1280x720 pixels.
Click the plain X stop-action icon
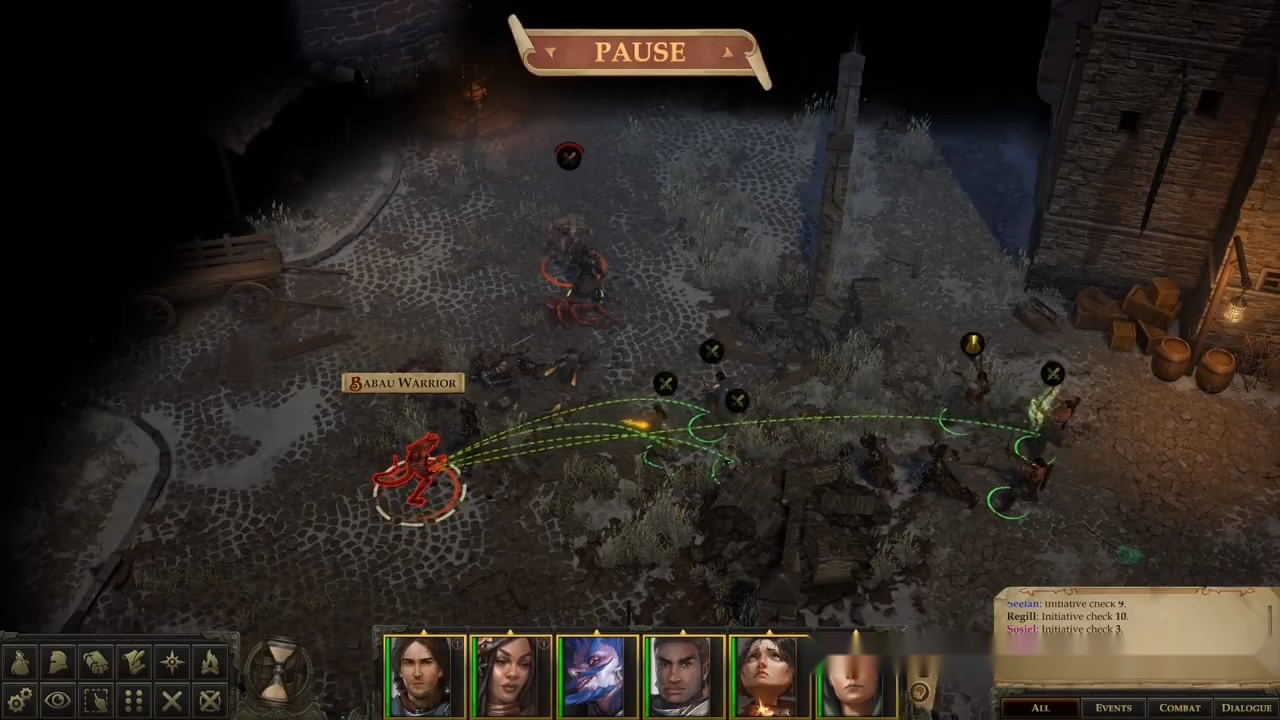[x=172, y=699]
